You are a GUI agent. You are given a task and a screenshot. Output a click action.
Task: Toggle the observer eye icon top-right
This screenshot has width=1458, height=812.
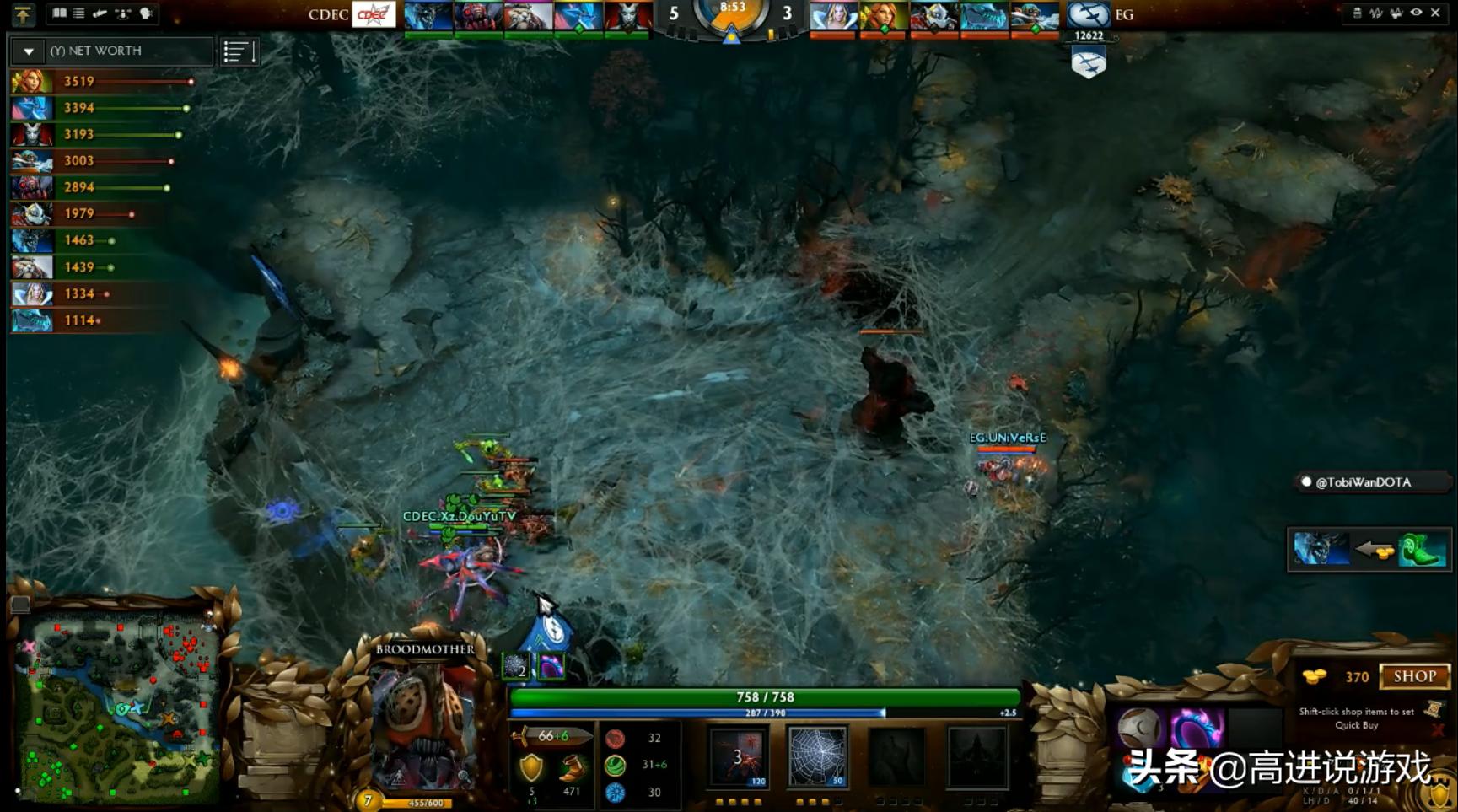click(1417, 13)
